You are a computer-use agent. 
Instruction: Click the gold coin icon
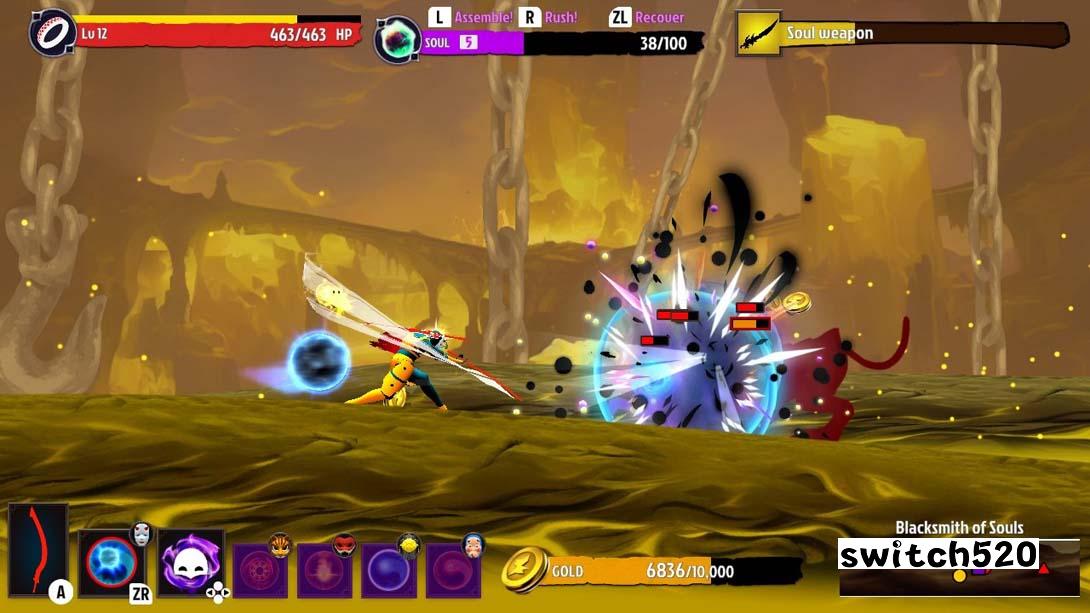[x=525, y=570]
